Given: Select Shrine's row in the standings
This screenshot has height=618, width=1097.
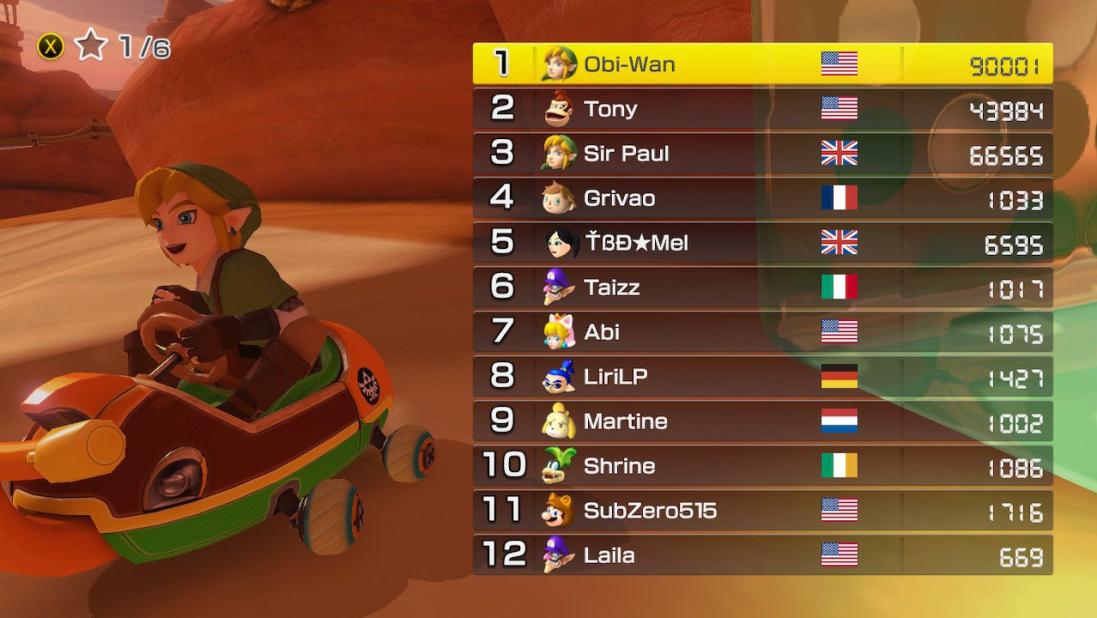Looking at the screenshot, I should pos(762,466).
